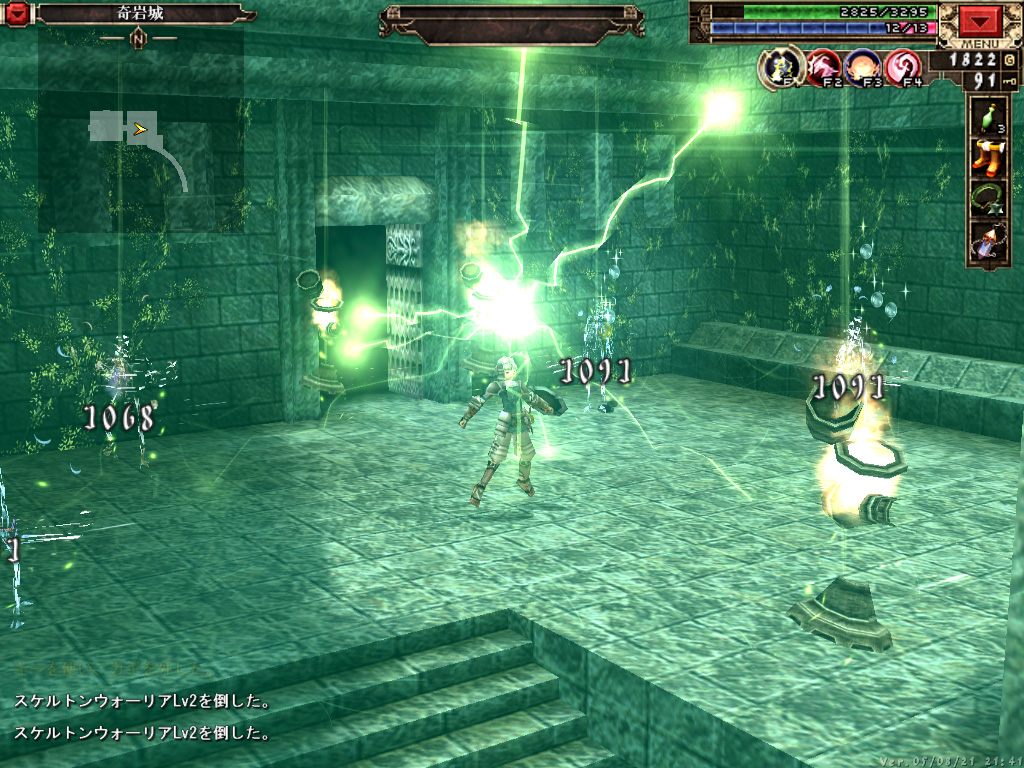Use the green potion item slot
Viewport: 1024px width, 768px height.
click(988, 120)
